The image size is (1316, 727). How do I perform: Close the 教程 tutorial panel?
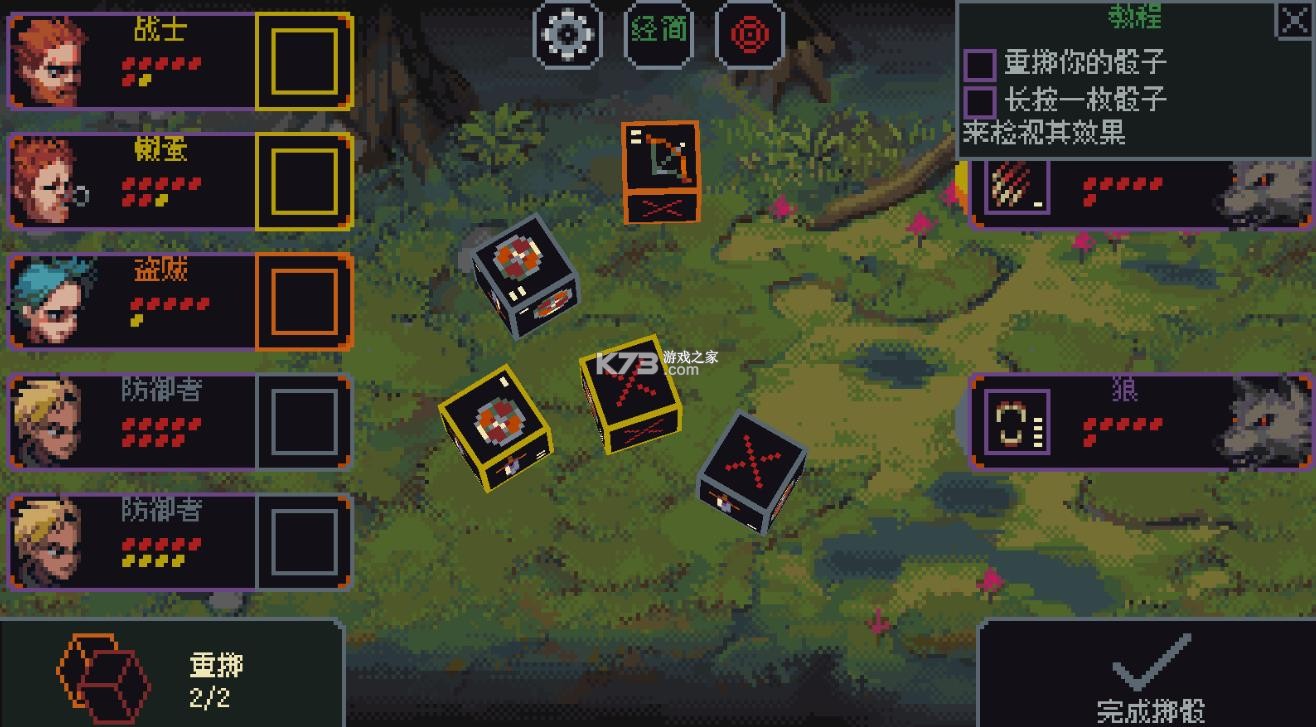1293,20
